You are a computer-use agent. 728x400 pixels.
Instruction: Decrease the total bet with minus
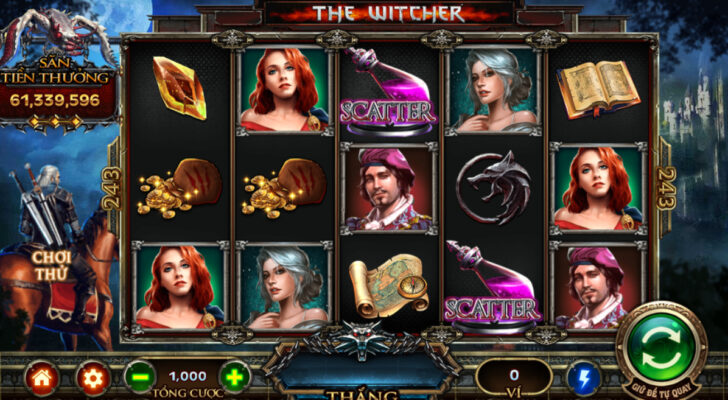tap(141, 377)
